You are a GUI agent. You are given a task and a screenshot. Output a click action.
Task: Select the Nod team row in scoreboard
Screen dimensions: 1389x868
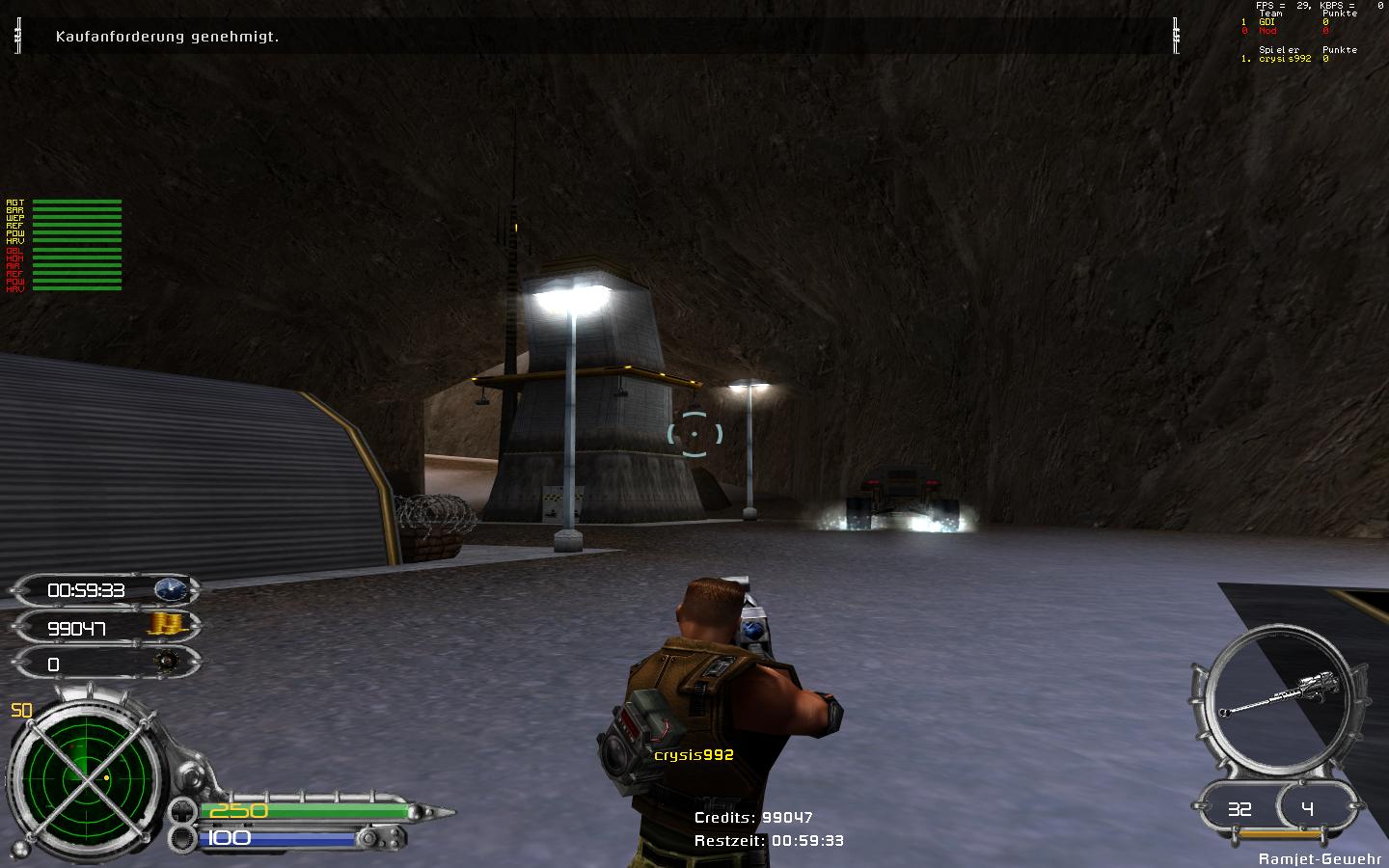[x=1267, y=31]
